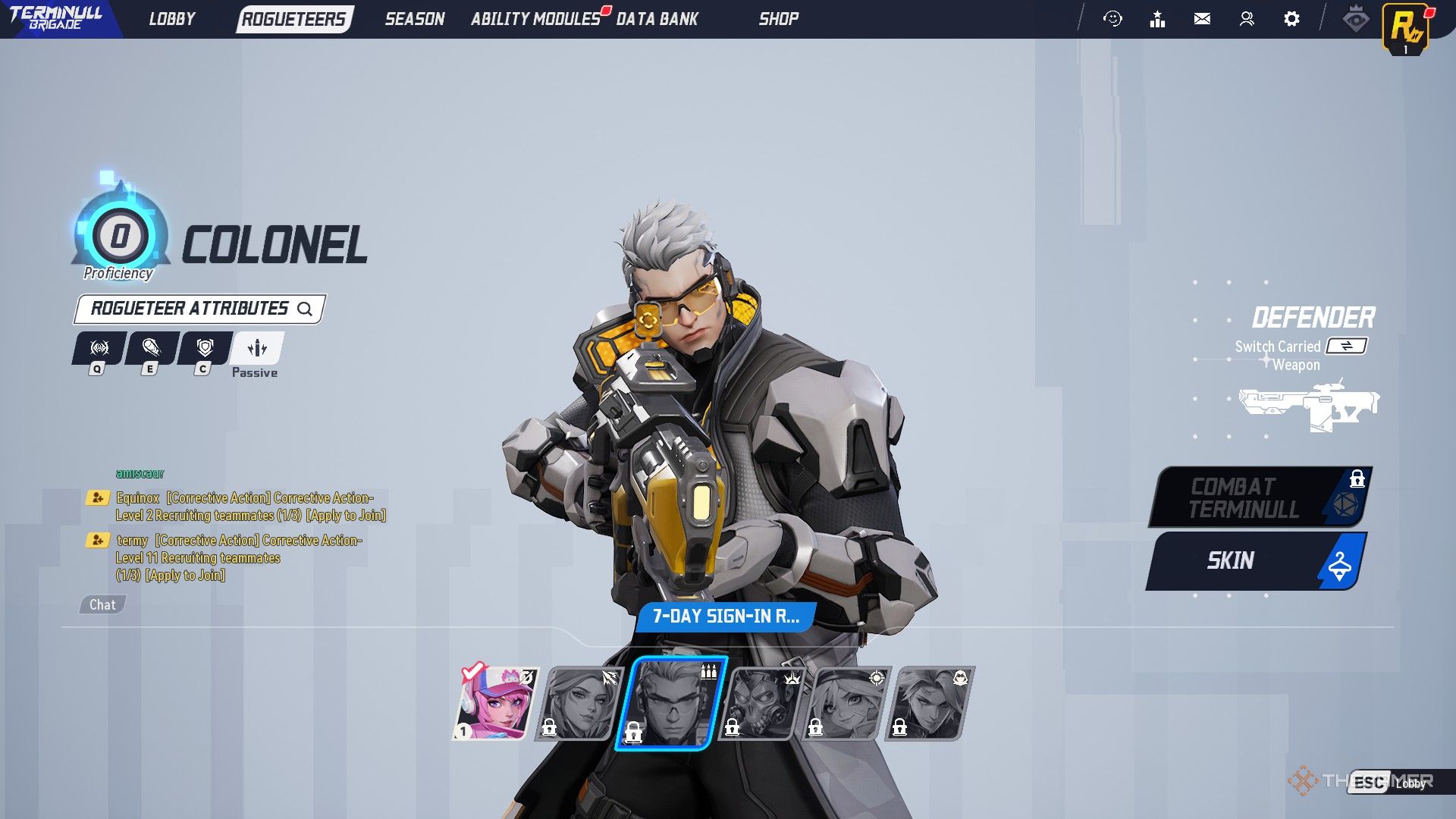Expand the Chat panel
Image resolution: width=1456 pixels, height=819 pixels.
(102, 604)
